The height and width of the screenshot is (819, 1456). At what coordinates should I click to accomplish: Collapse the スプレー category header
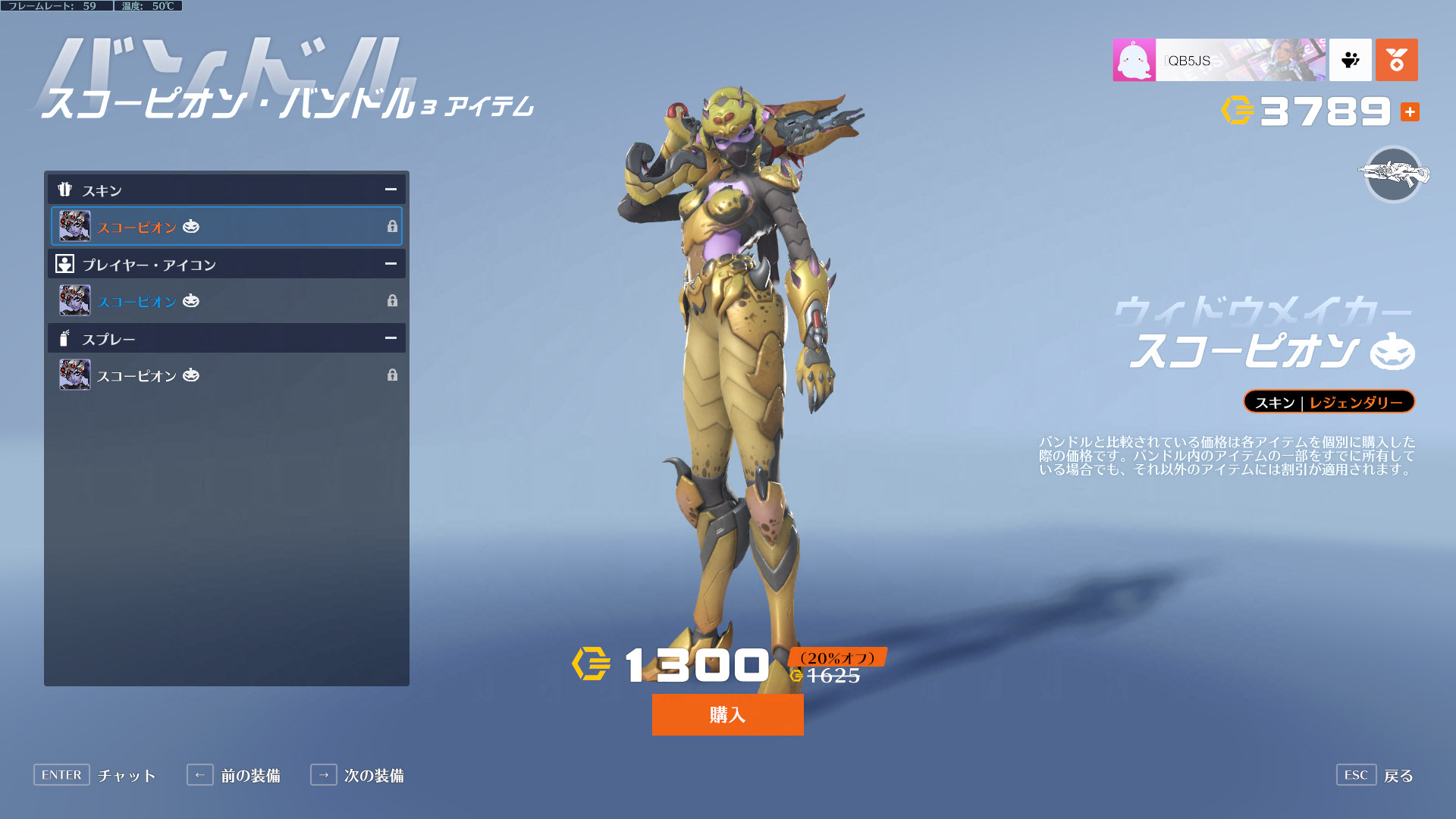pos(391,338)
